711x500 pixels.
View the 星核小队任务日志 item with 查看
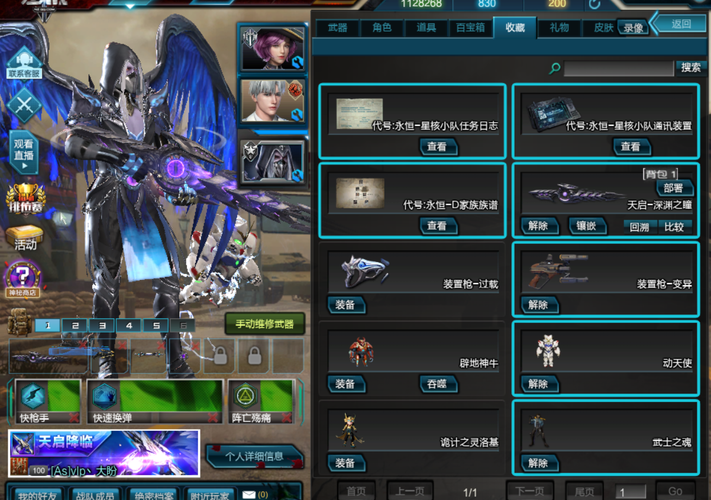(436, 146)
